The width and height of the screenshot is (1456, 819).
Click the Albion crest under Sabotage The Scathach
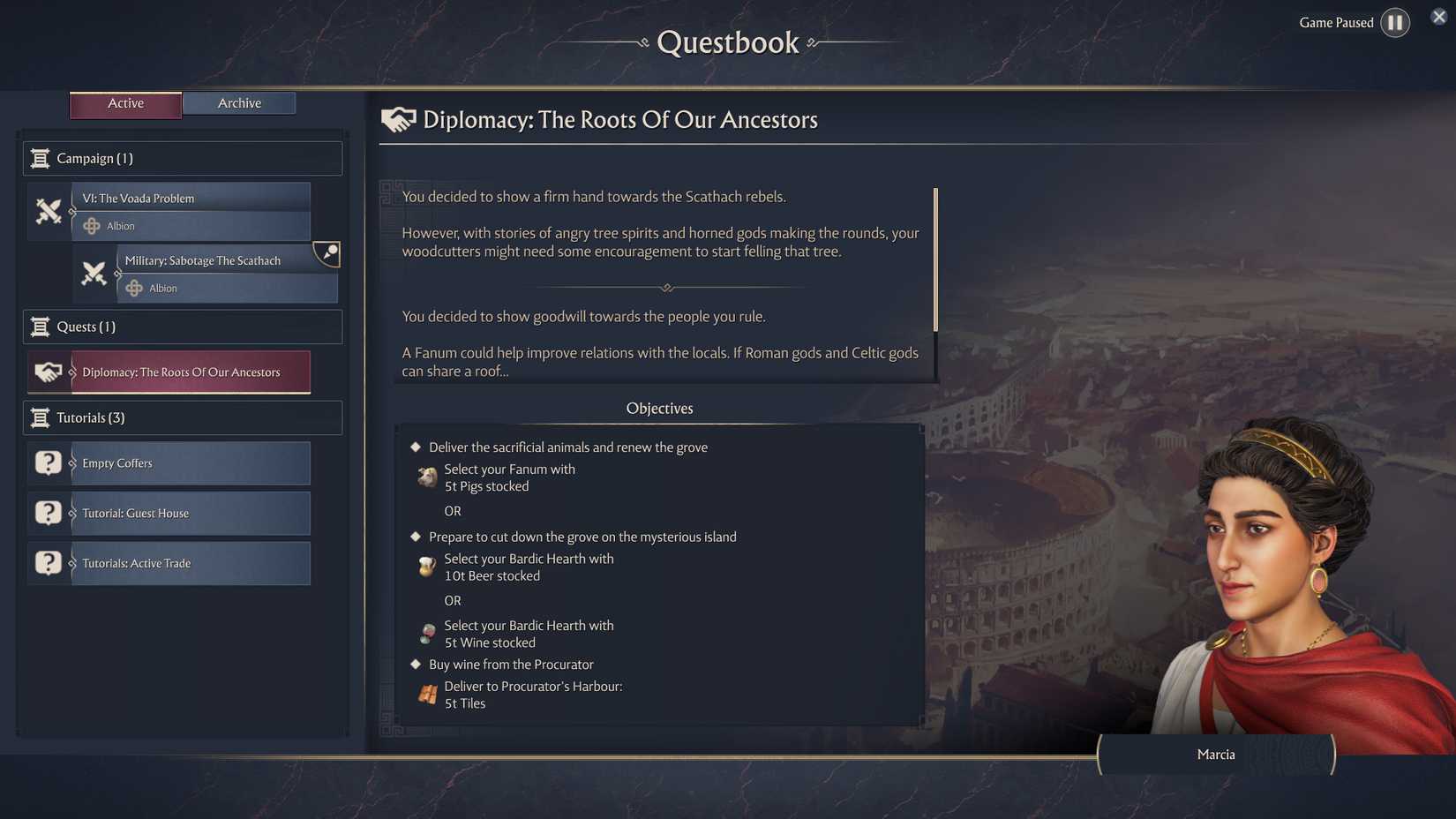point(133,288)
